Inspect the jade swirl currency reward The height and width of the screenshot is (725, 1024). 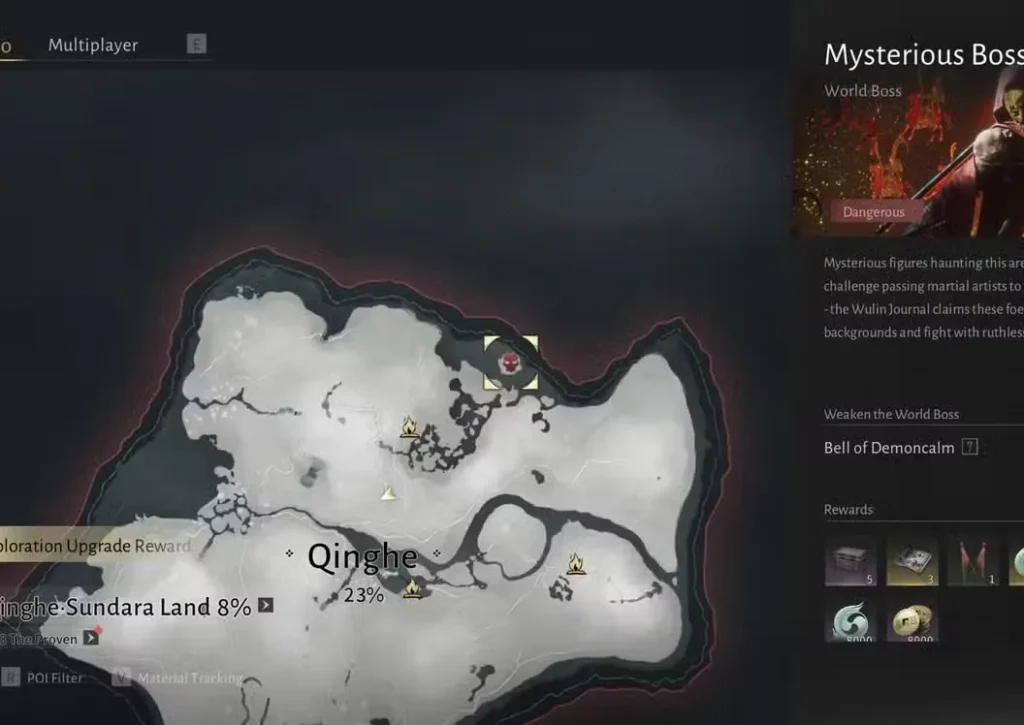(851, 621)
